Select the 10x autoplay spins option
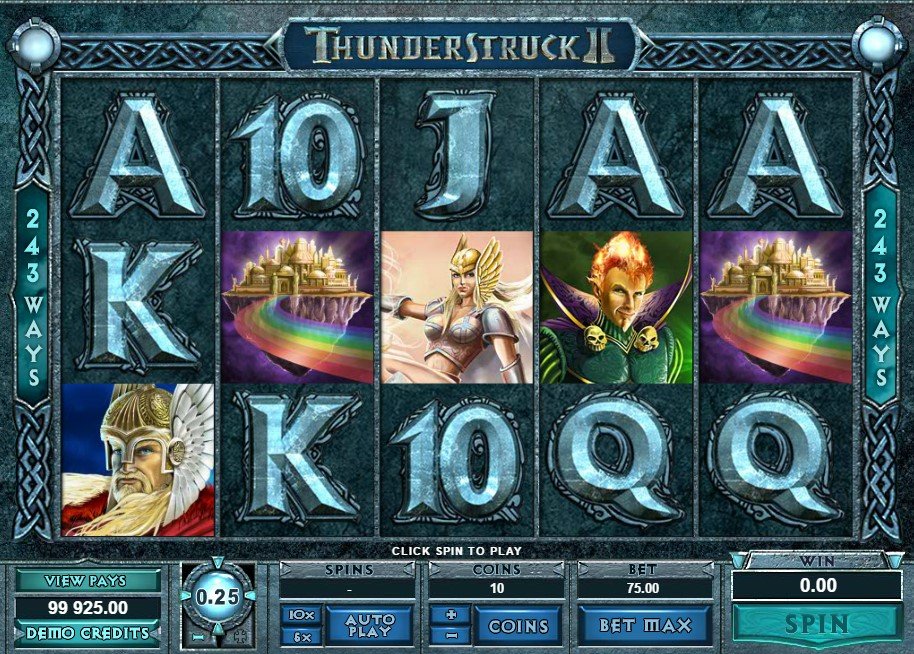Screen dimensions: 914x654 click(x=301, y=615)
